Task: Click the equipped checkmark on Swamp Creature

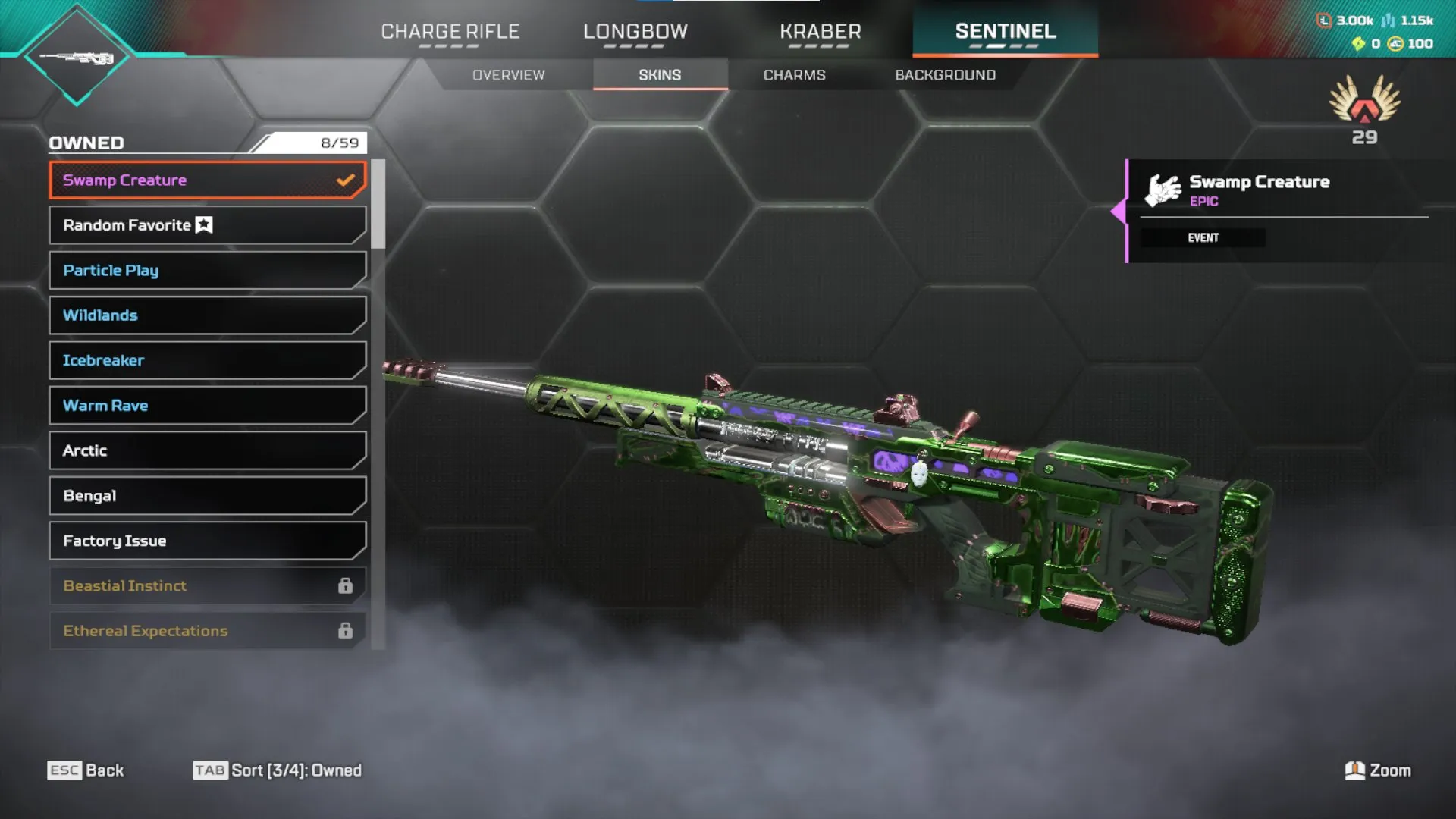Action: [346, 180]
